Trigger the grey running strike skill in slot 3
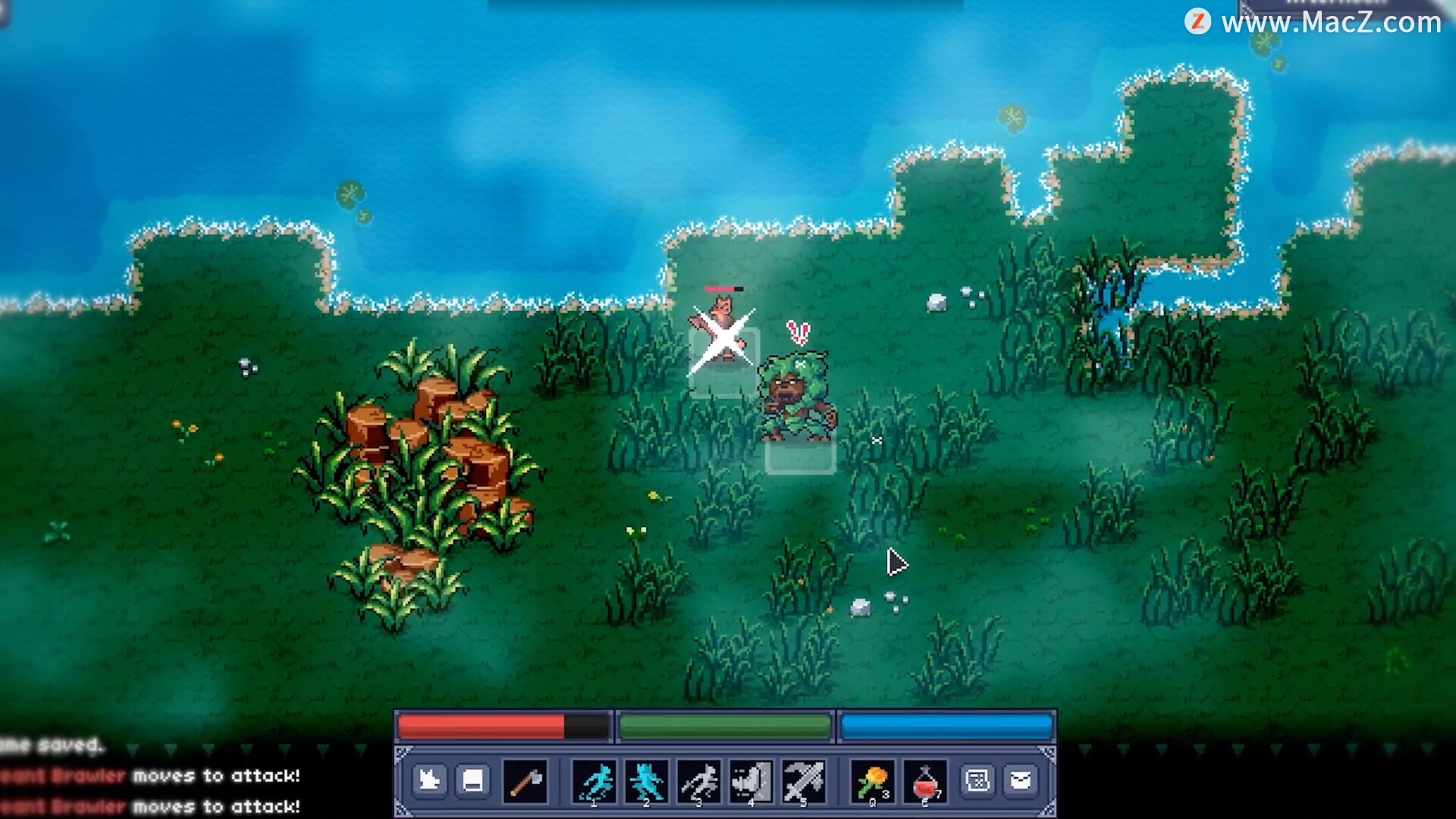 click(x=699, y=781)
